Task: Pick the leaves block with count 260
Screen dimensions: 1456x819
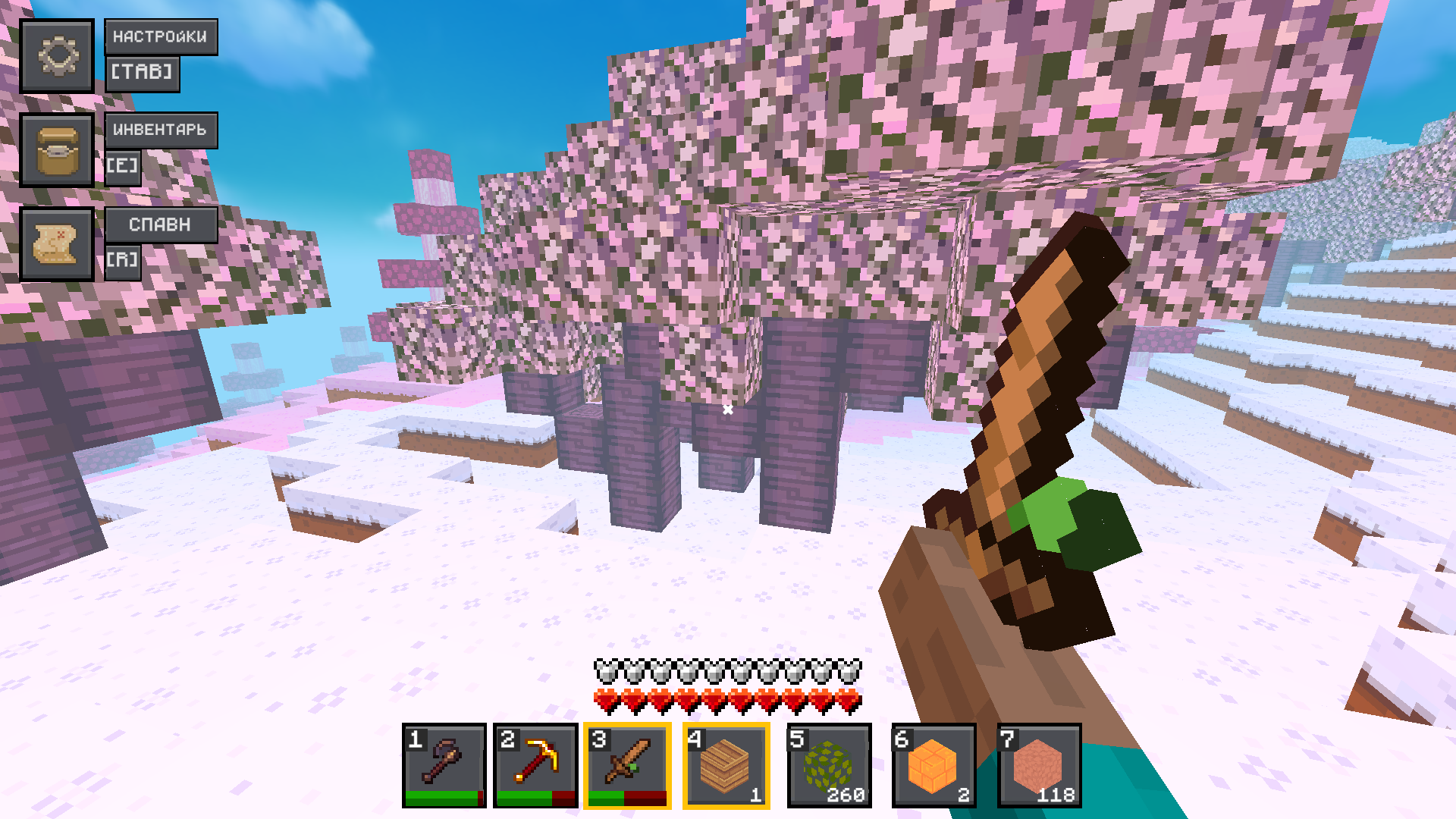Action: pyautogui.click(x=830, y=766)
